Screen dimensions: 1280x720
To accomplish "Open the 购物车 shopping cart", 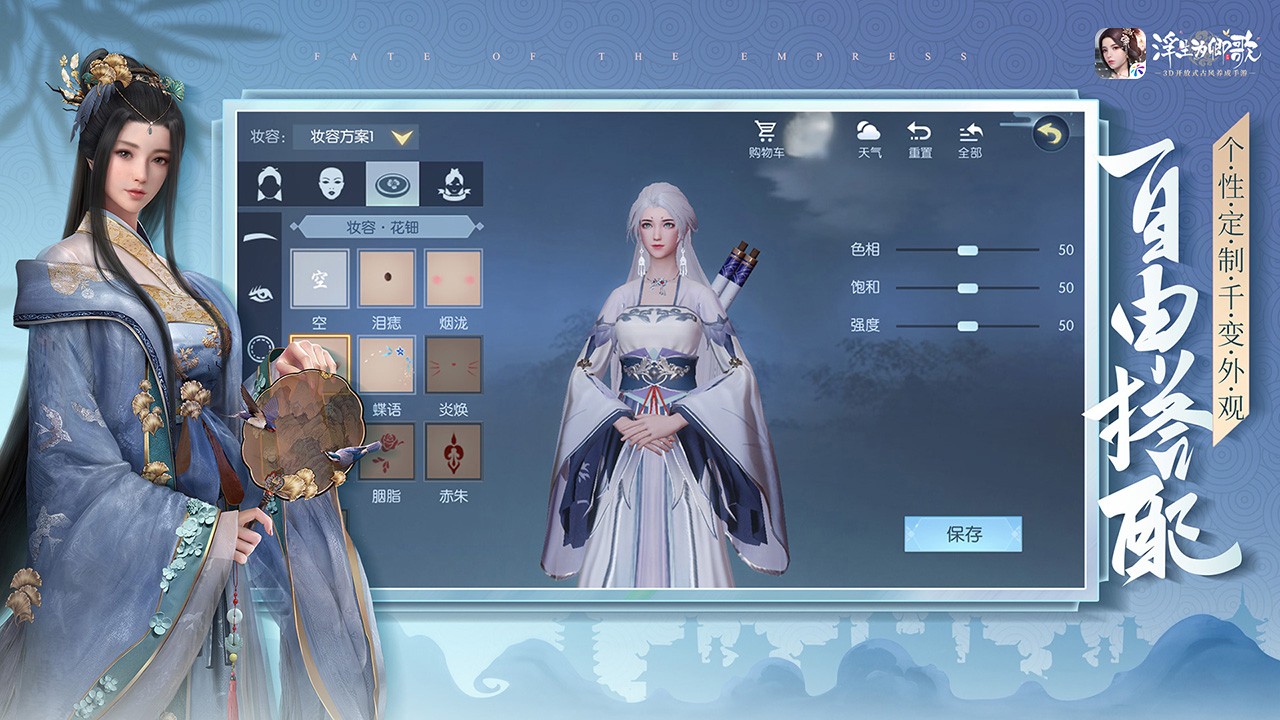I will [x=766, y=139].
